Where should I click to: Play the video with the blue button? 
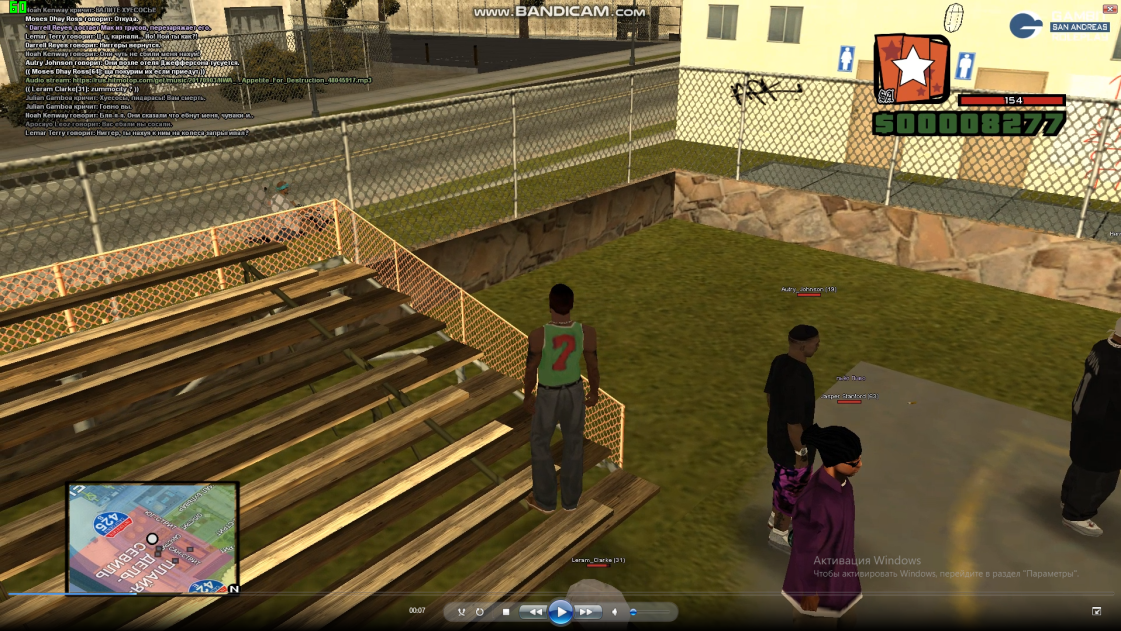point(561,611)
